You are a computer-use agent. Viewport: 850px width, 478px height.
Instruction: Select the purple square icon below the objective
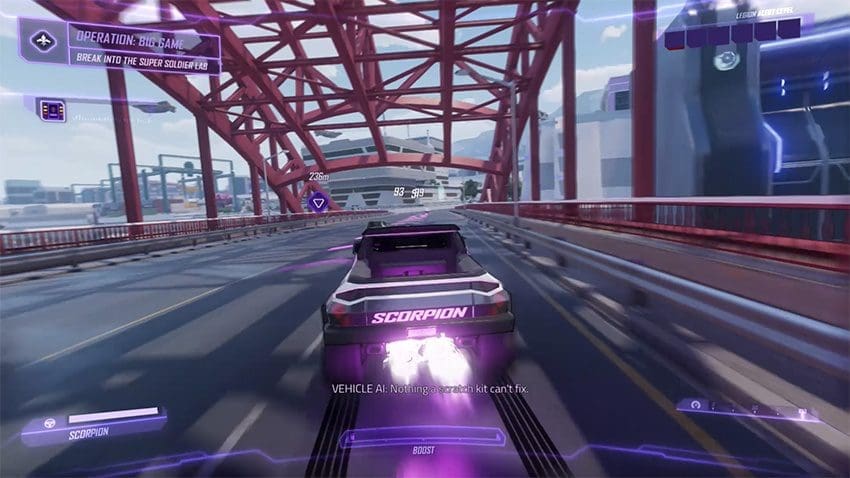point(52,111)
